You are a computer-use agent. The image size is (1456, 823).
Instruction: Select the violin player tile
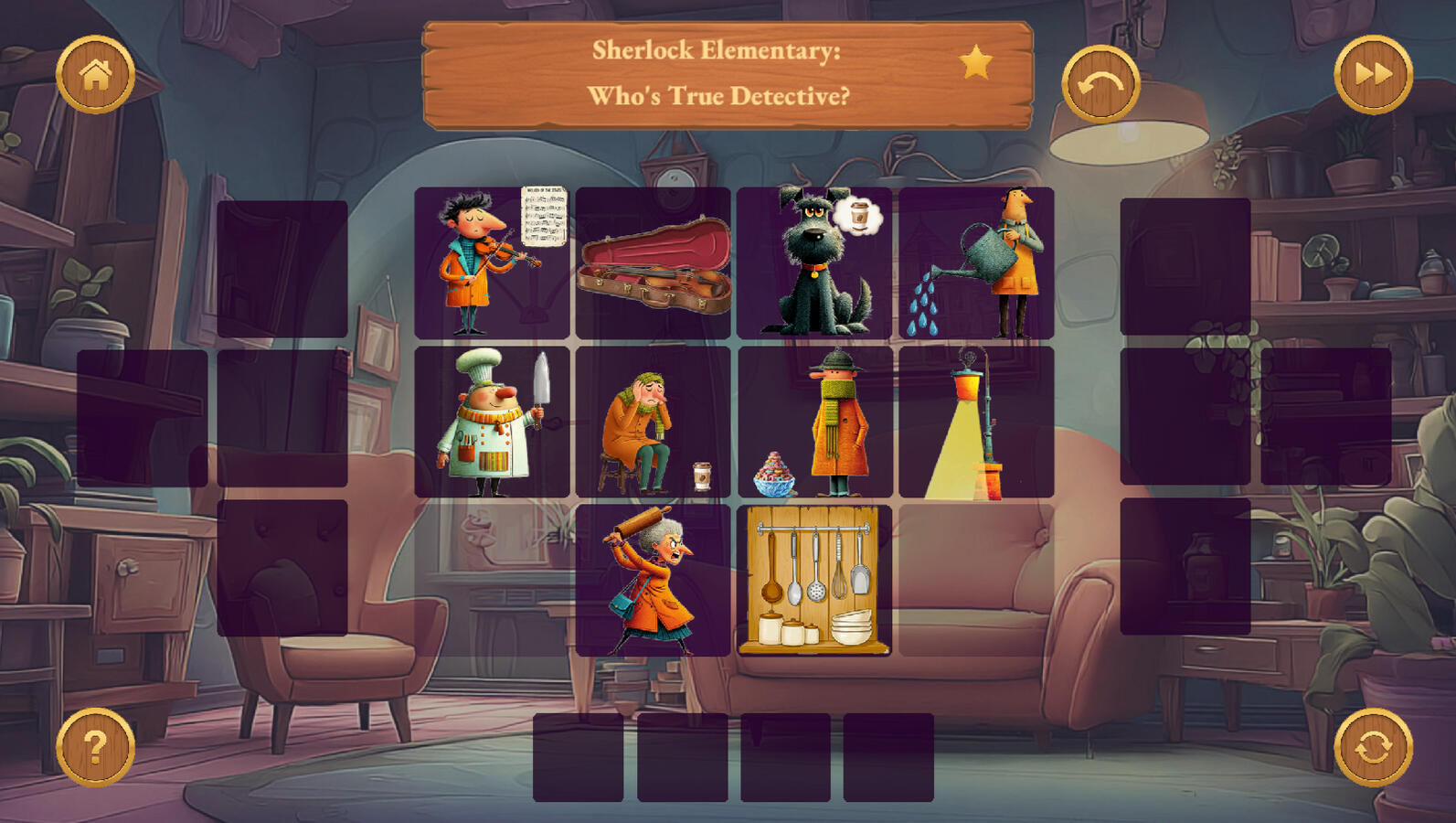point(492,263)
